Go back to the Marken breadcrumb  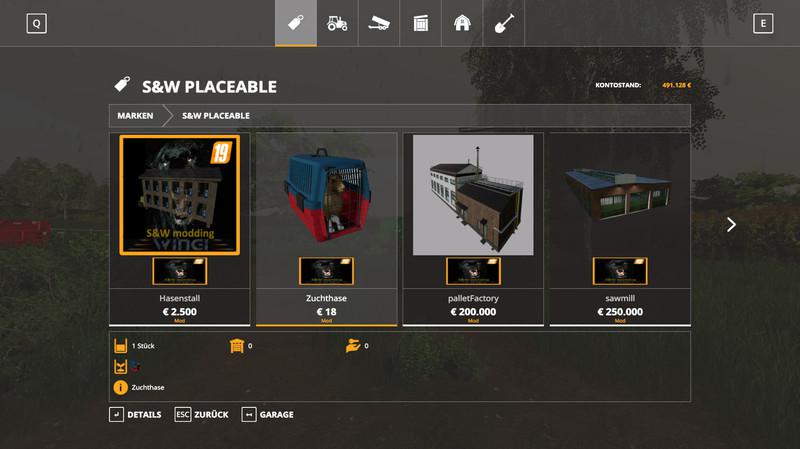tap(135, 116)
